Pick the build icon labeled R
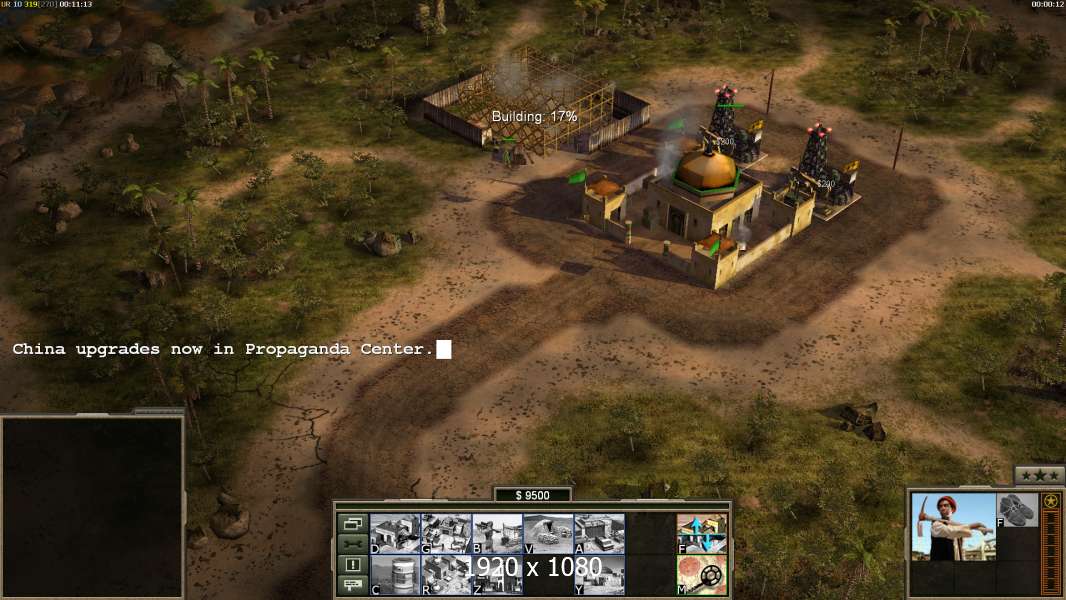Screen dimensions: 1066x600 point(446,574)
